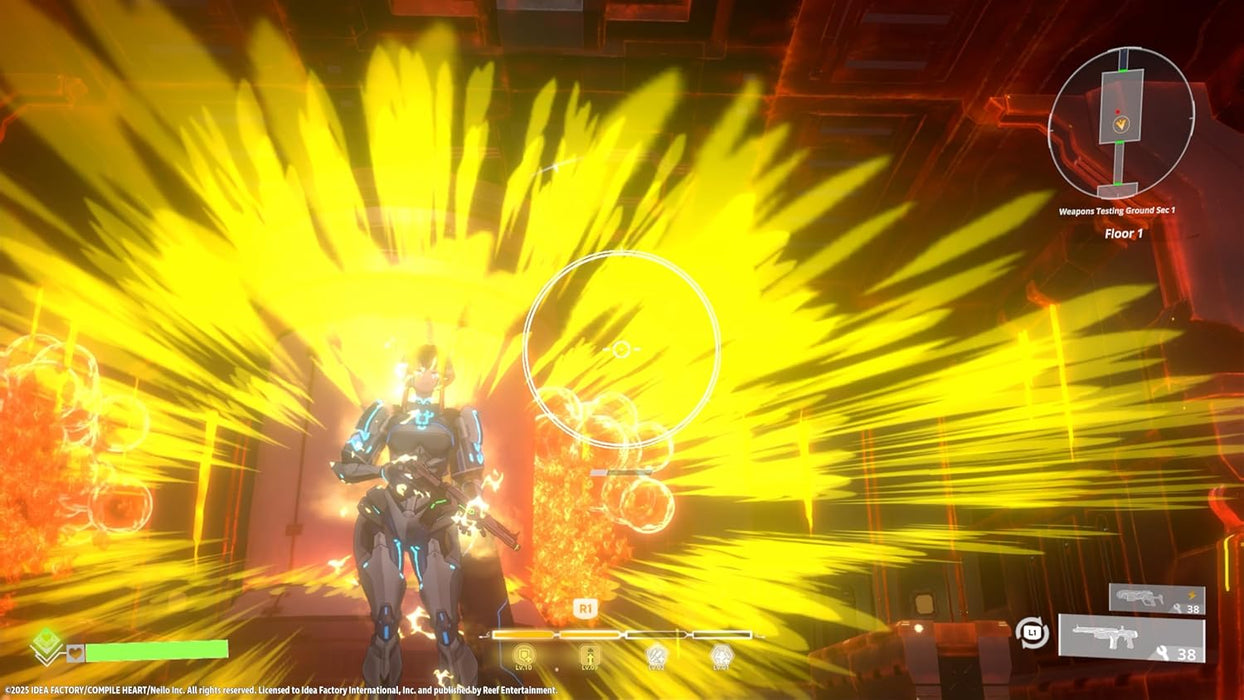The image size is (1244, 700).
Task: Click the circular minimap
Action: tap(1120, 123)
